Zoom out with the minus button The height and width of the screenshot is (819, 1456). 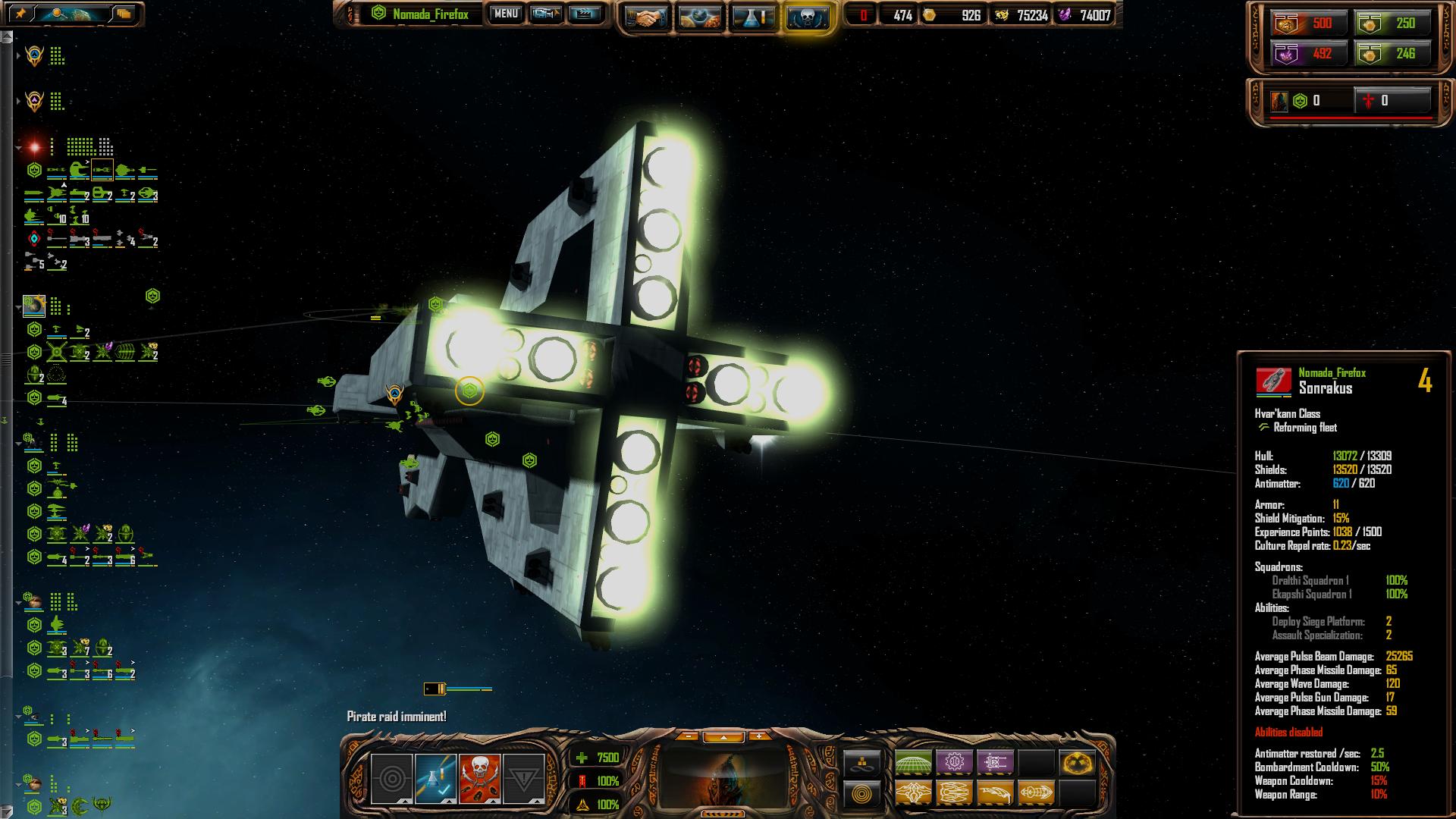point(688,736)
